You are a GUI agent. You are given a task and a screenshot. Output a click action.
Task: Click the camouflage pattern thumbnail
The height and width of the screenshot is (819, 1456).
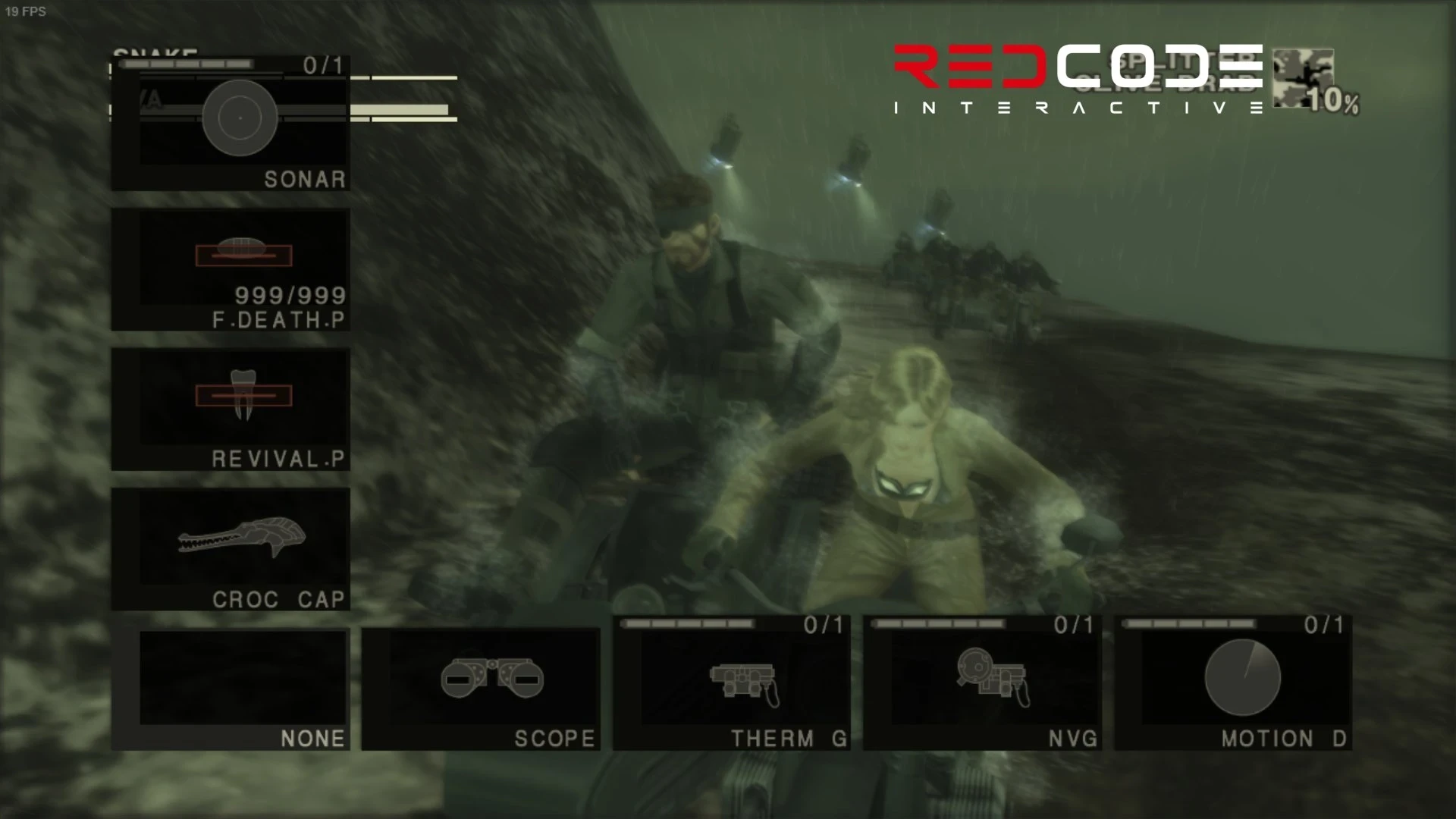[1303, 76]
